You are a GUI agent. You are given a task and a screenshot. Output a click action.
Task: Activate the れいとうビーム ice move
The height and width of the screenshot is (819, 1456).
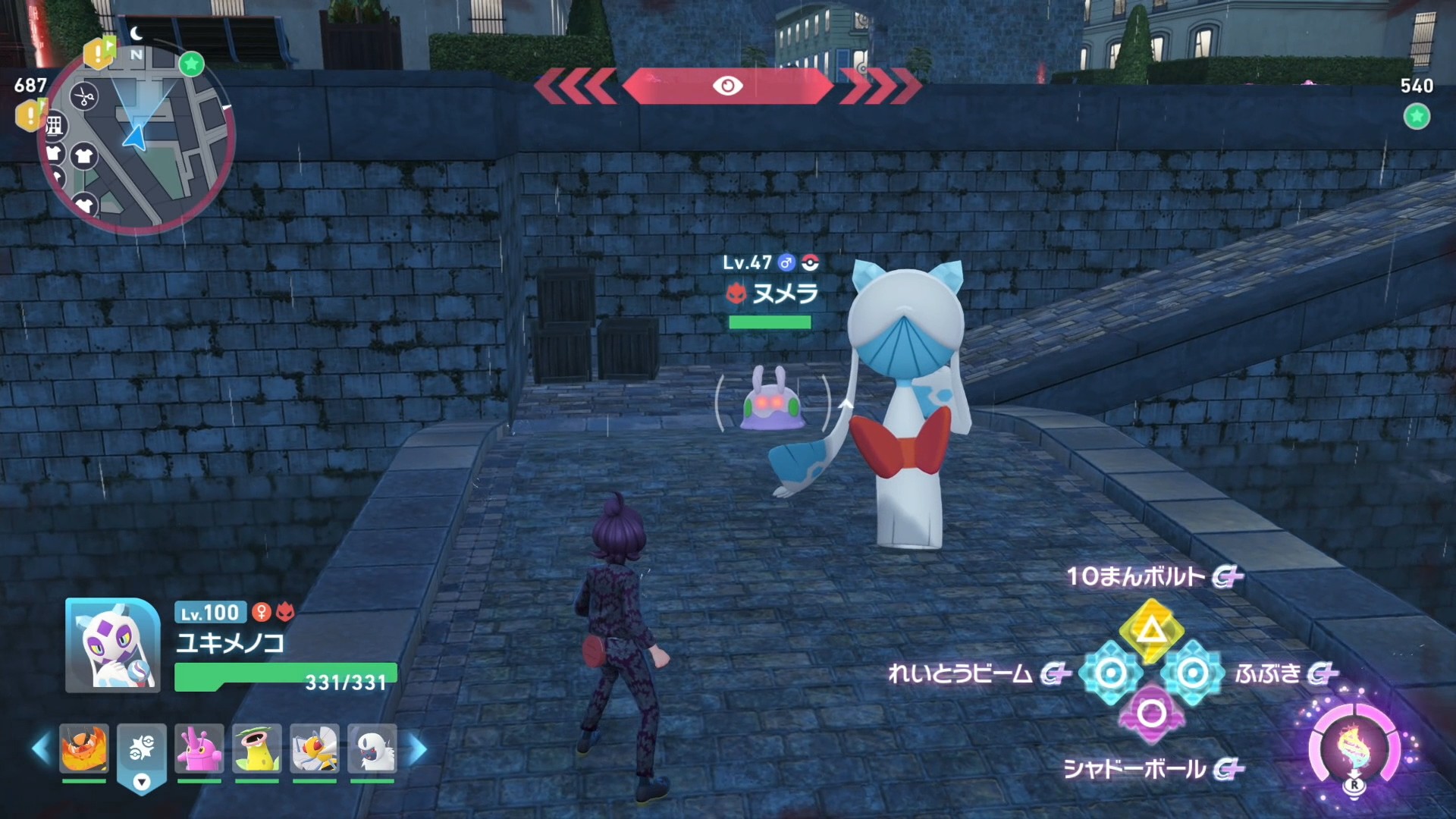click(x=1111, y=673)
